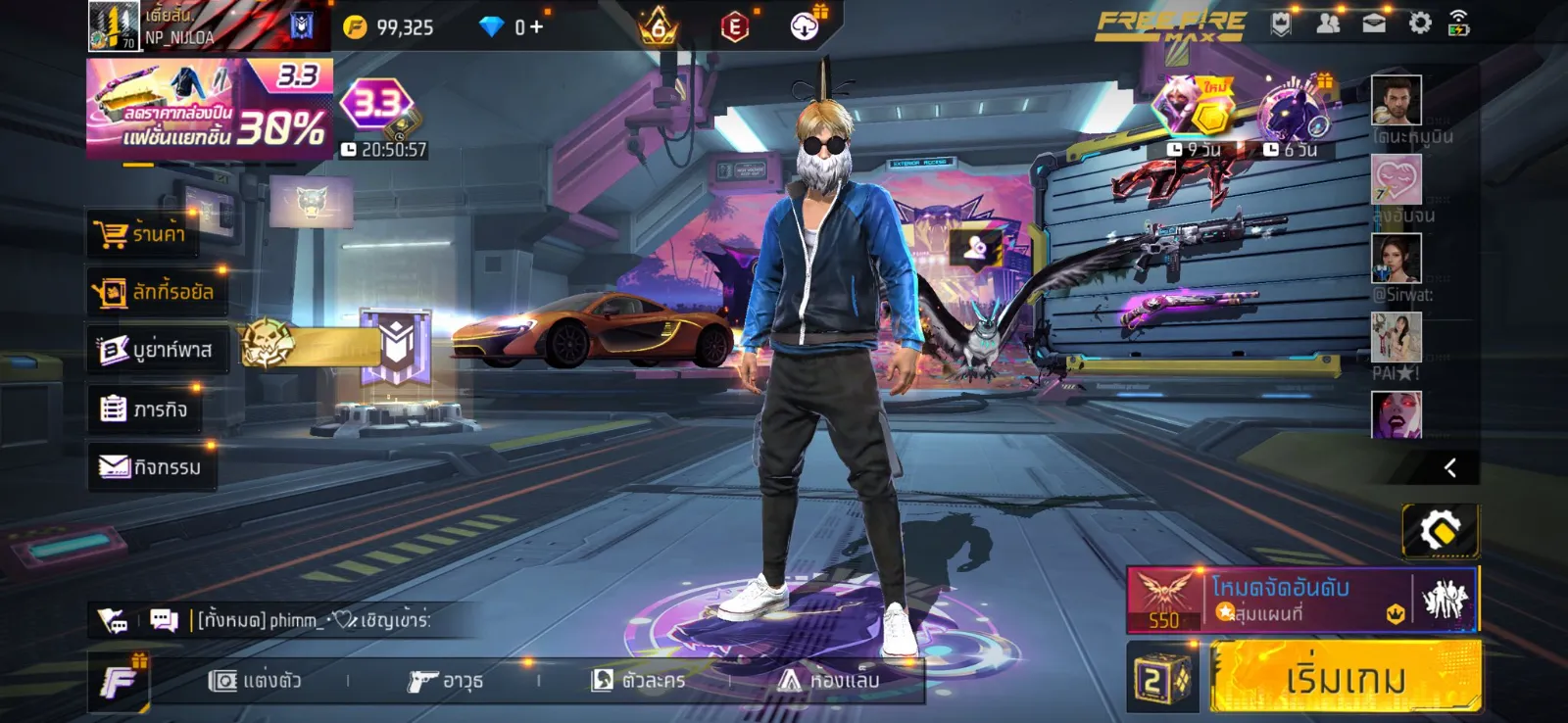Open the 30% discount 3.3 promo banner
The width and height of the screenshot is (1568, 723).
tap(209, 110)
